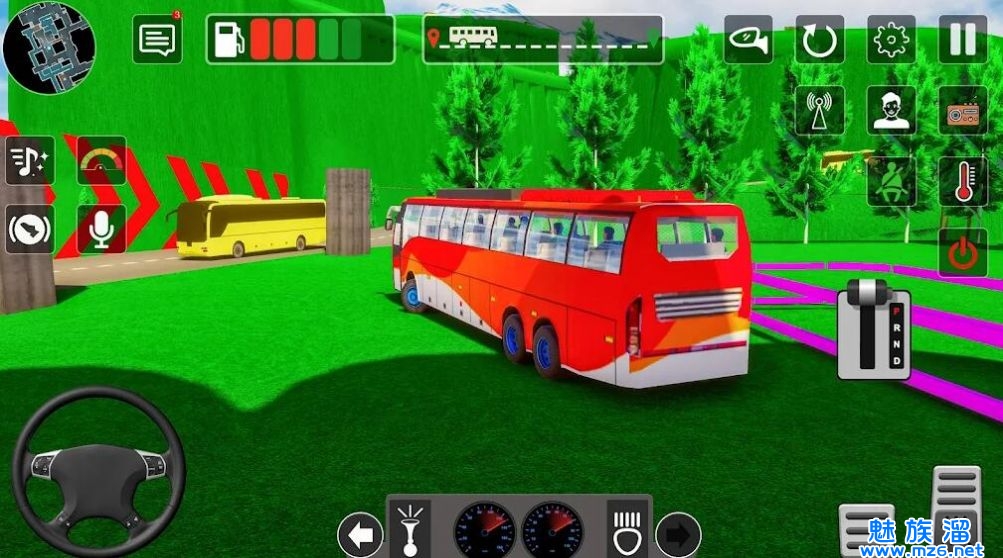Open the messages chat icon
Screen dimensions: 1003x558
pos(157,40)
